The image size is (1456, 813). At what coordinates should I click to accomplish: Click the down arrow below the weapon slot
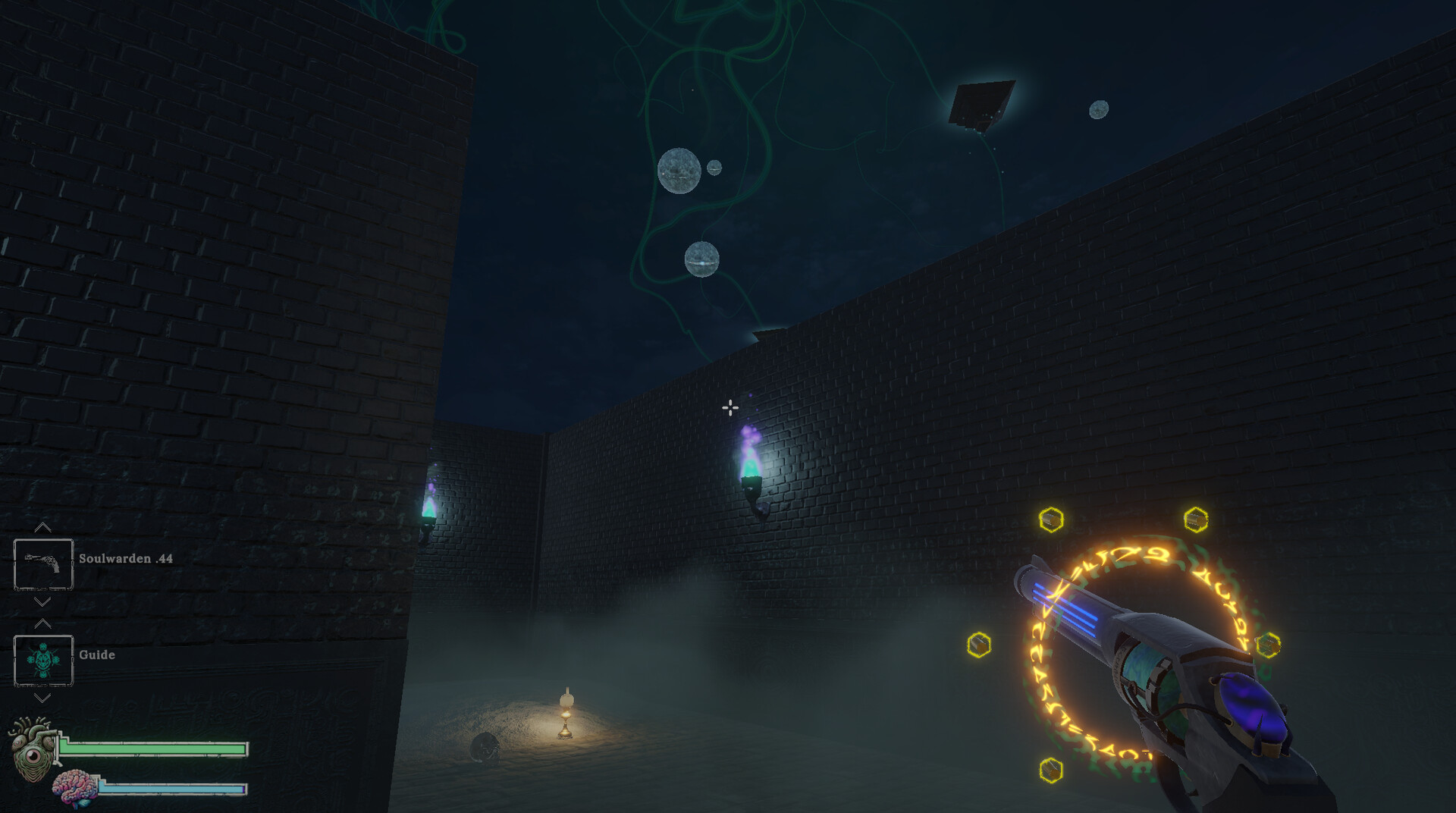[x=42, y=603]
